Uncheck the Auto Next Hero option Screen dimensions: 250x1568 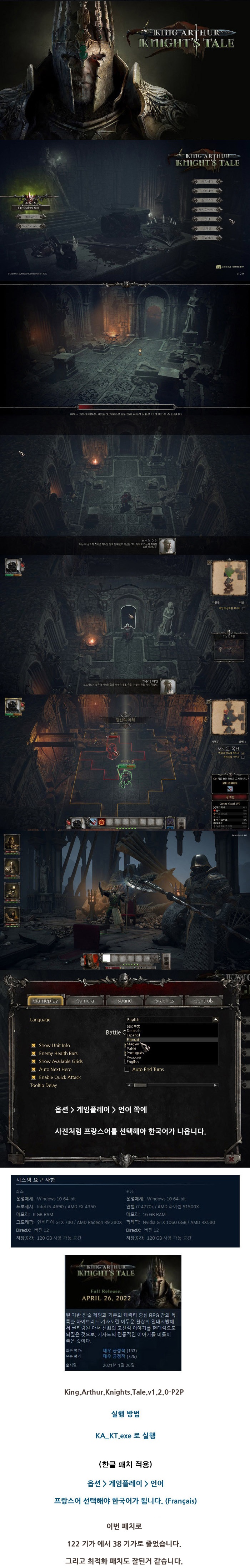coord(34,1069)
